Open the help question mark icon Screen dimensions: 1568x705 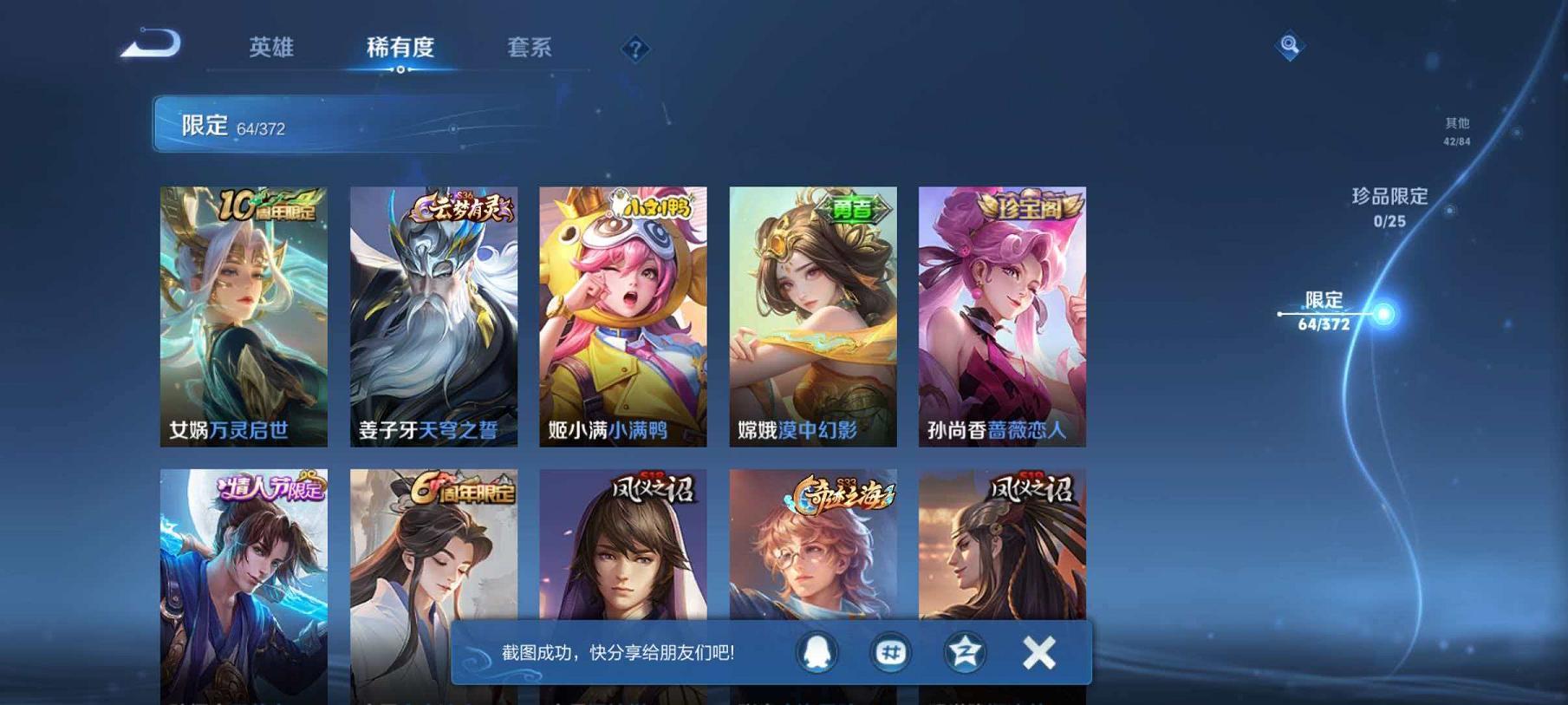tap(635, 49)
